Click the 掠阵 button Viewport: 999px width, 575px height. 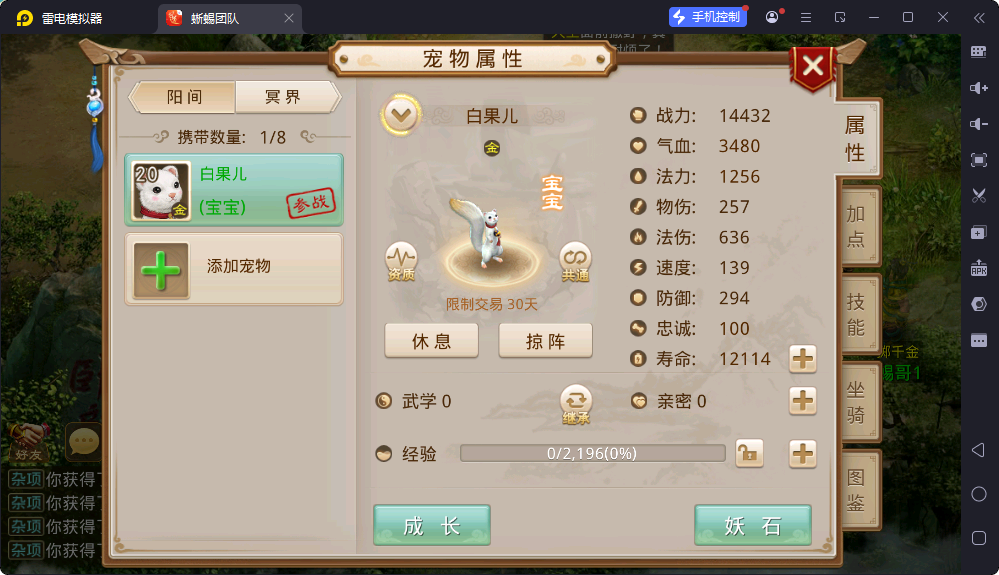(x=545, y=341)
